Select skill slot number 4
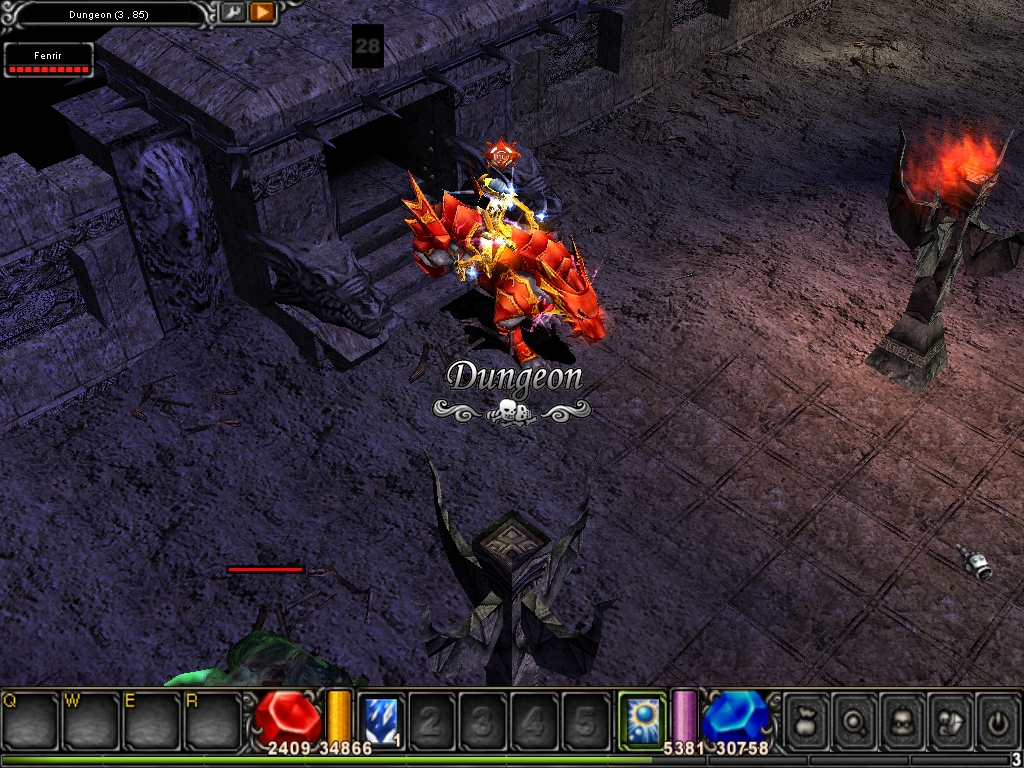Image resolution: width=1024 pixels, height=768 pixels. coord(534,720)
